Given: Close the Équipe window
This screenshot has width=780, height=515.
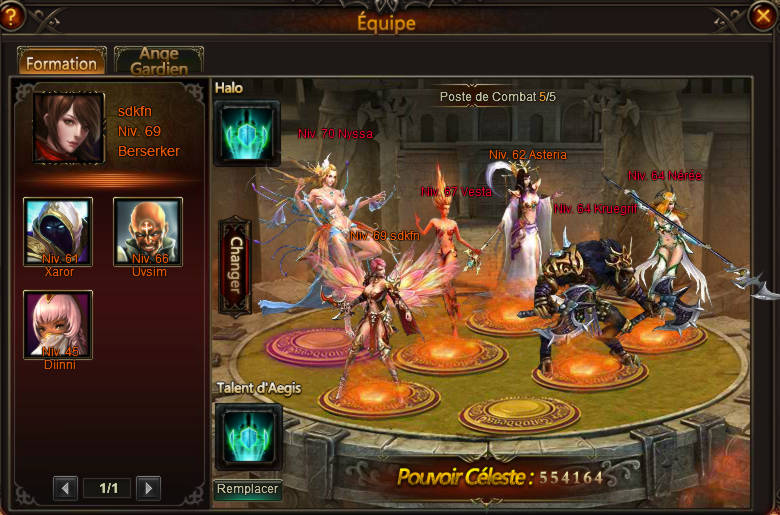Looking at the screenshot, I should [x=762, y=16].
